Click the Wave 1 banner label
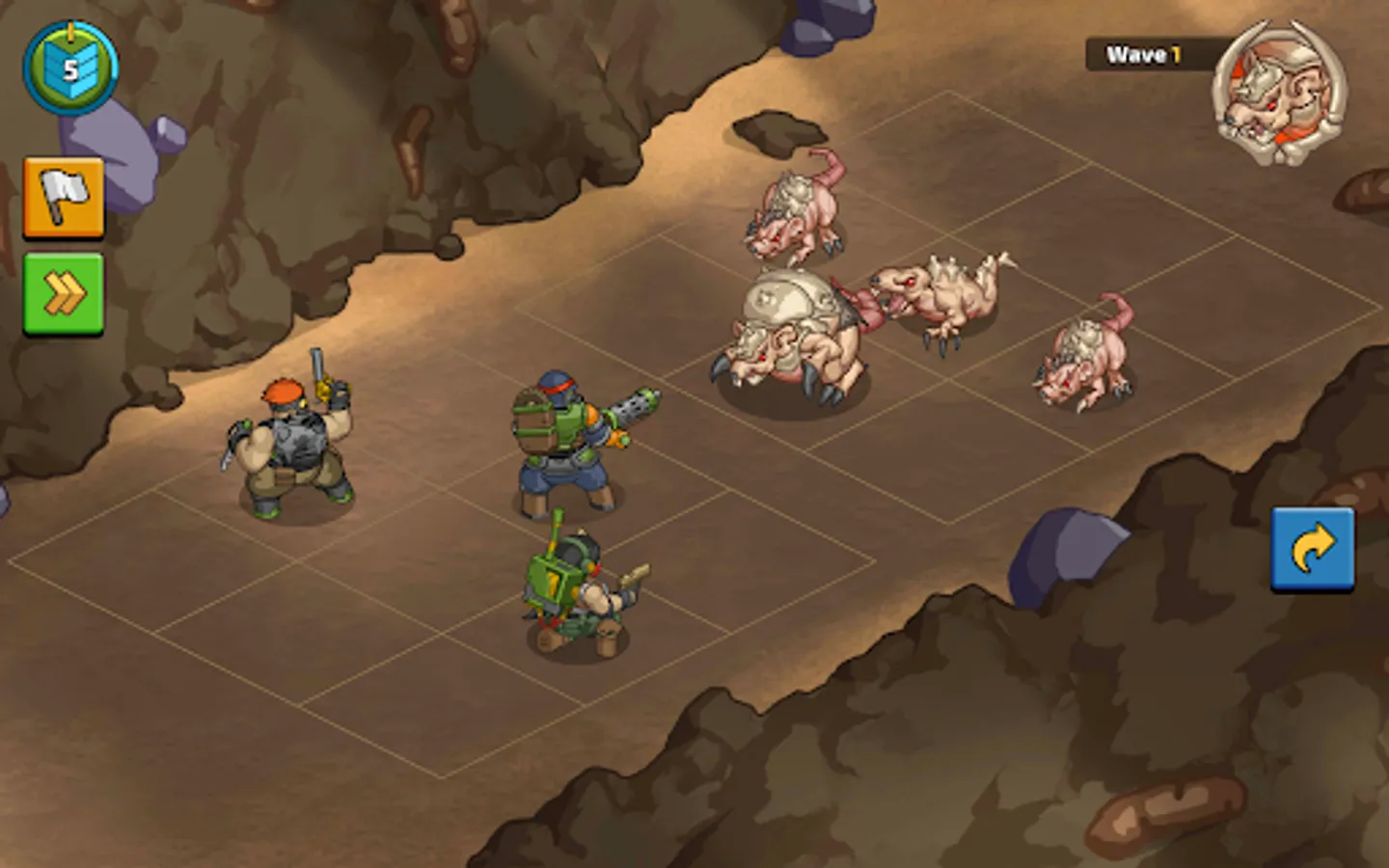Image resolution: width=1389 pixels, height=868 pixels. click(1143, 55)
